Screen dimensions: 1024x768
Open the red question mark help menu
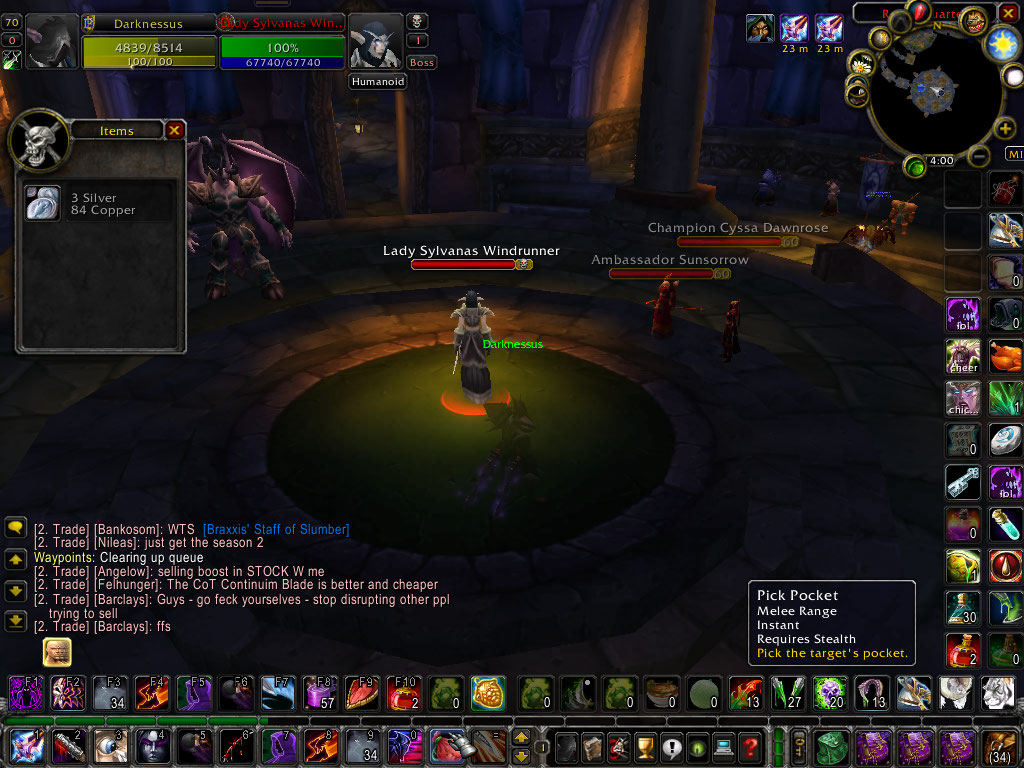[750, 746]
